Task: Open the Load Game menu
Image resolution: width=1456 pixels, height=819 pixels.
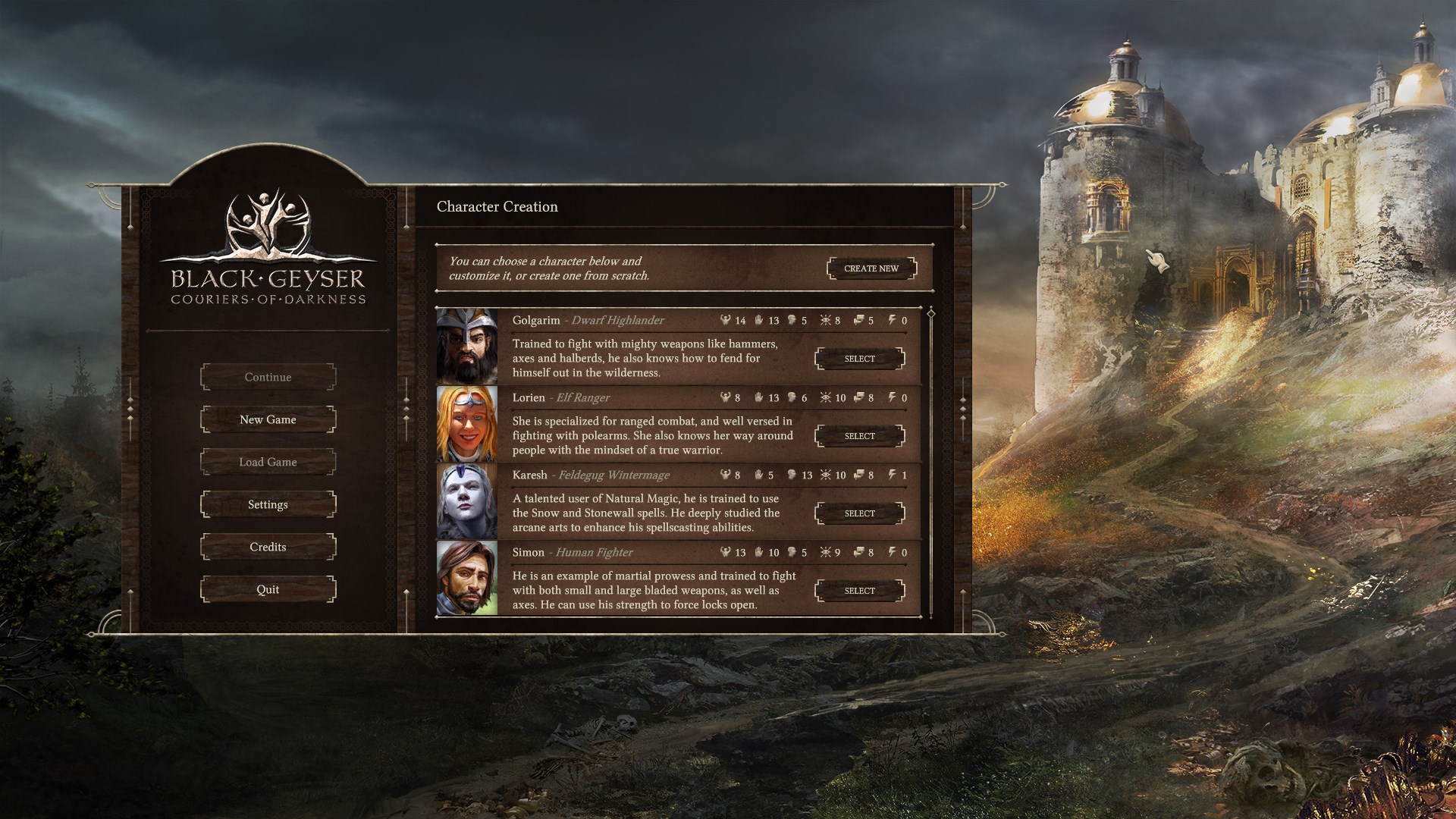Action: [x=268, y=462]
